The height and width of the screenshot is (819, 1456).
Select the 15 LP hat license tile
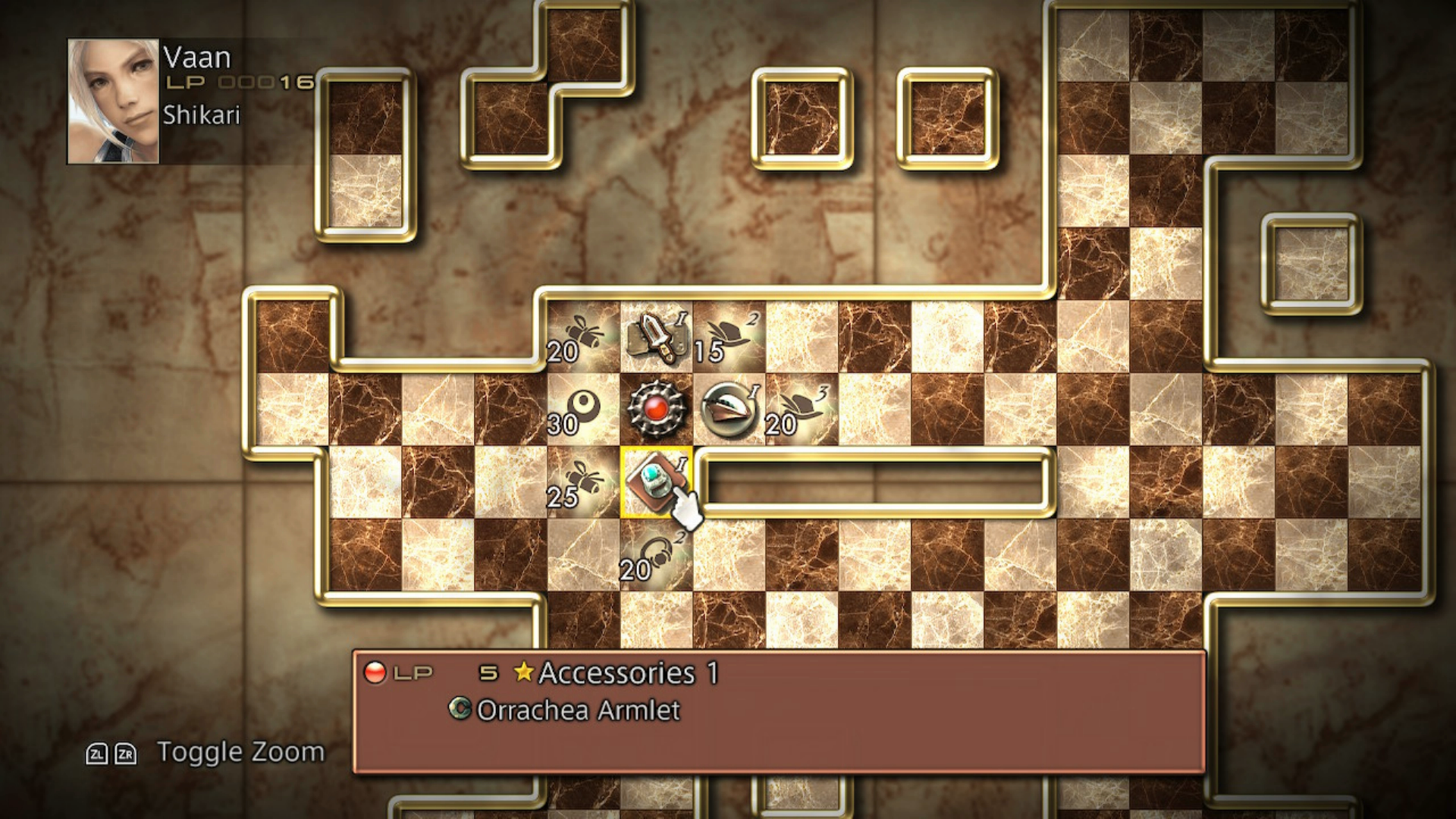(x=729, y=337)
